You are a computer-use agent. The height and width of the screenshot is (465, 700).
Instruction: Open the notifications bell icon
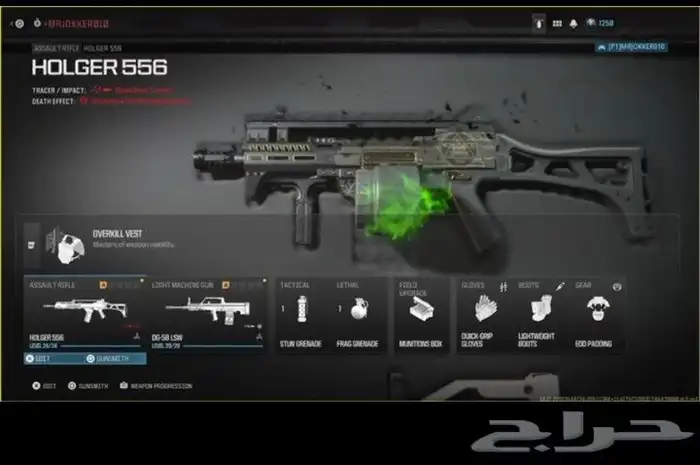coord(574,22)
